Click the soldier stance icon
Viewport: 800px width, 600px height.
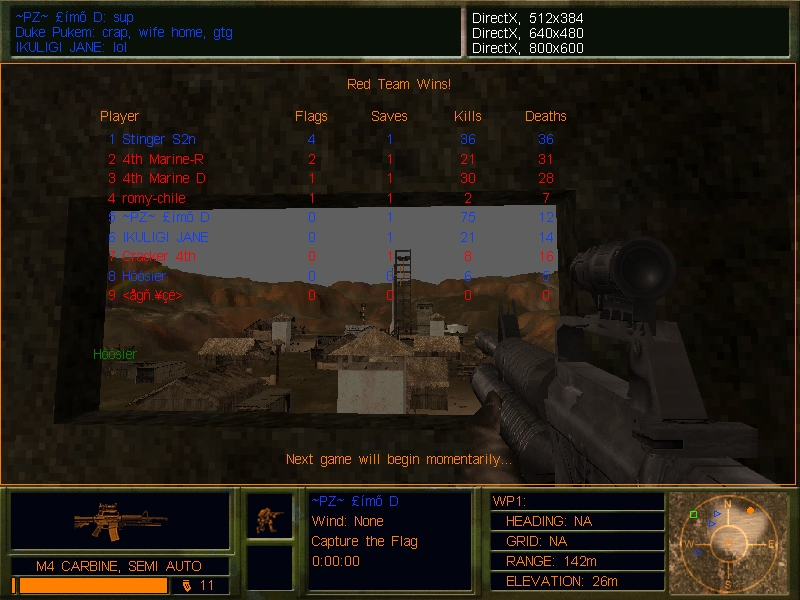click(x=270, y=517)
